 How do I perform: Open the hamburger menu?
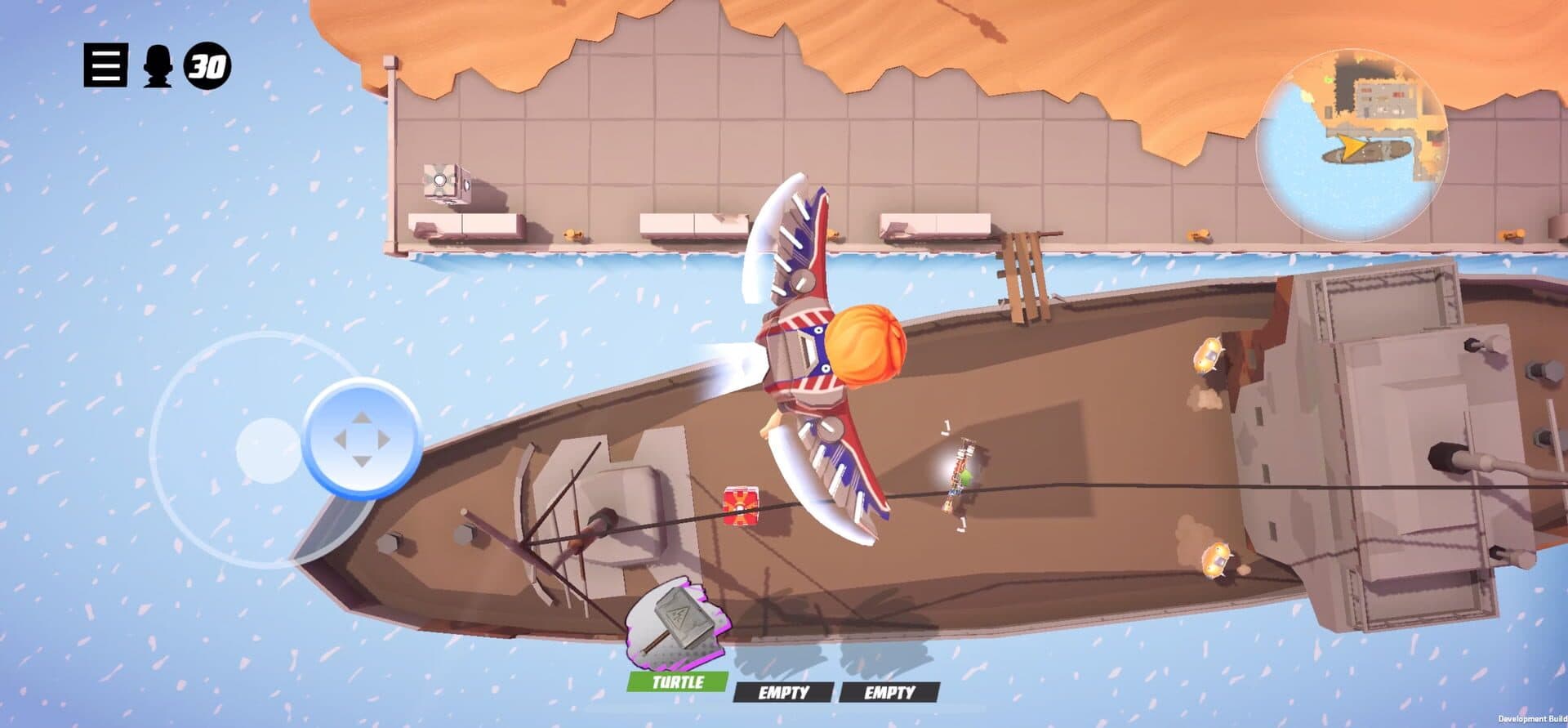pos(105,66)
